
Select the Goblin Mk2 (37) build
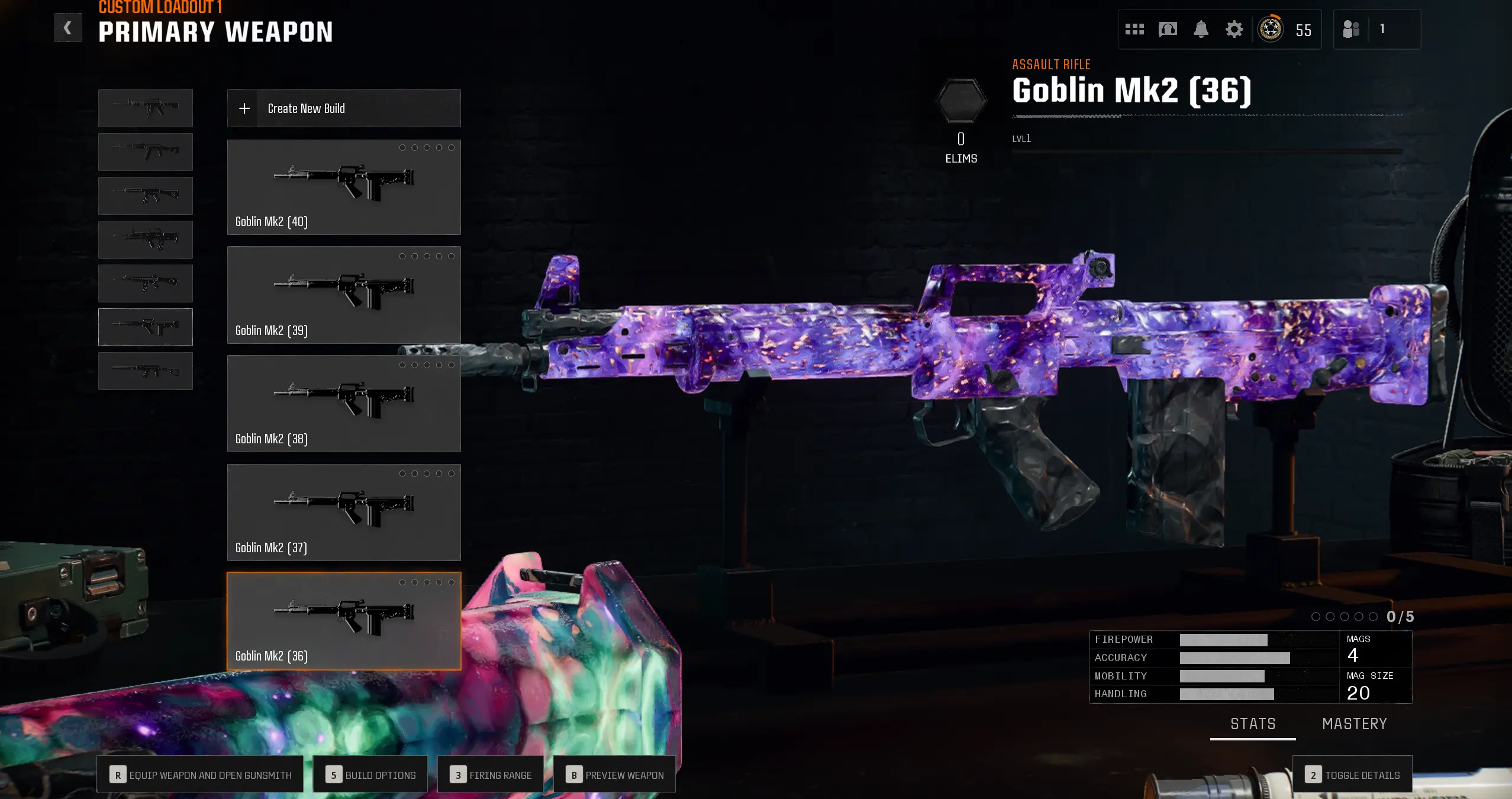pyautogui.click(x=343, y=511)
